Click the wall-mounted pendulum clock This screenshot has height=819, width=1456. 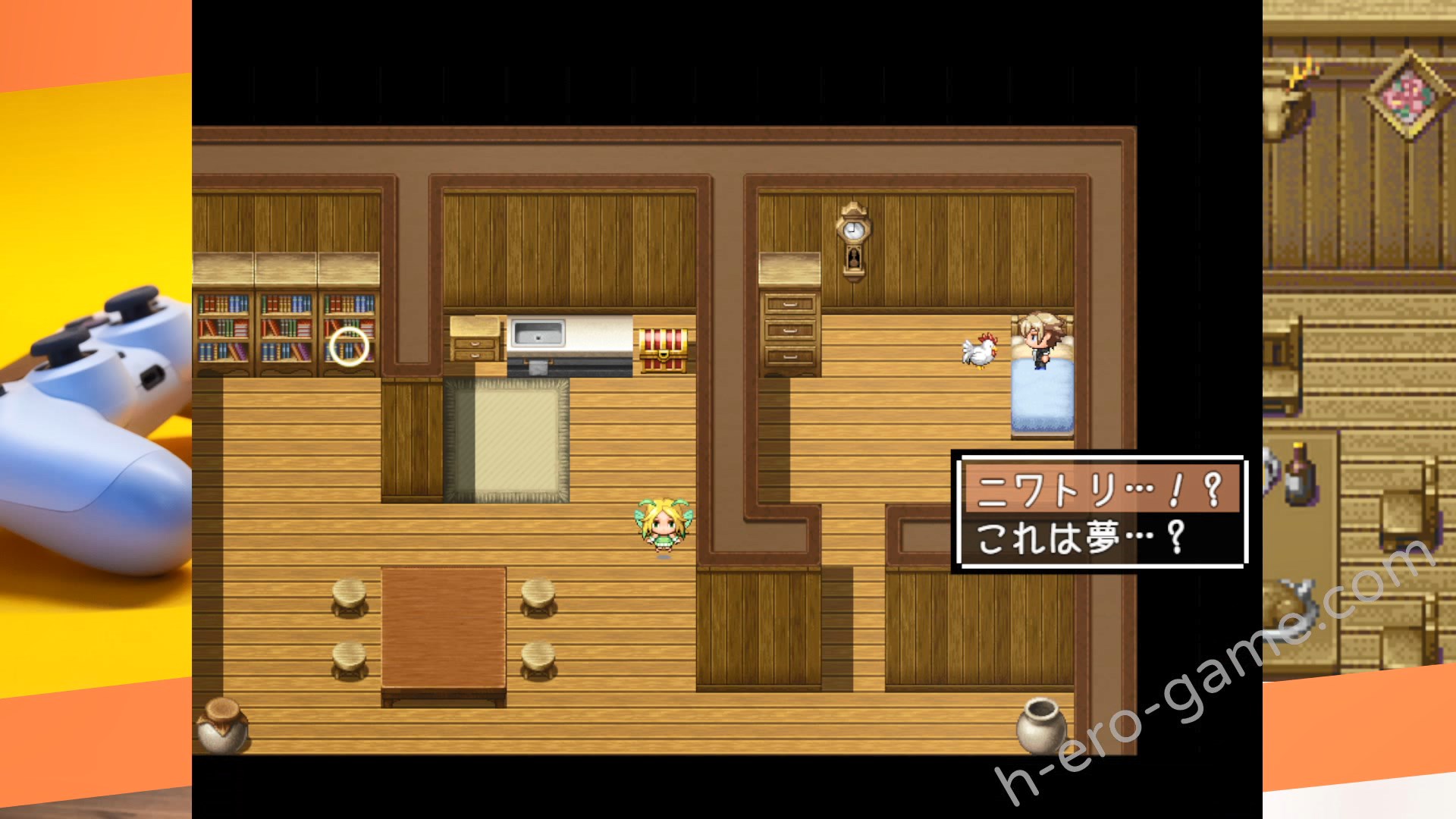pos(854,235)
